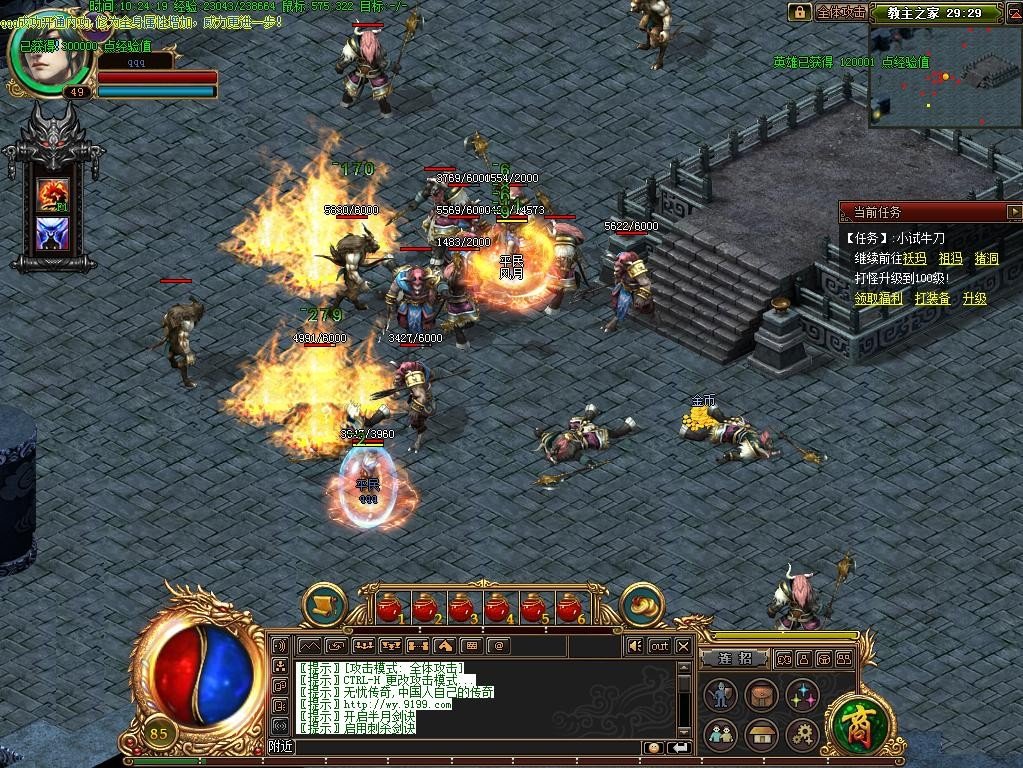Click the gold ingot icon beside the potion bar
The image size is (1023, 768).
(642, 603)
